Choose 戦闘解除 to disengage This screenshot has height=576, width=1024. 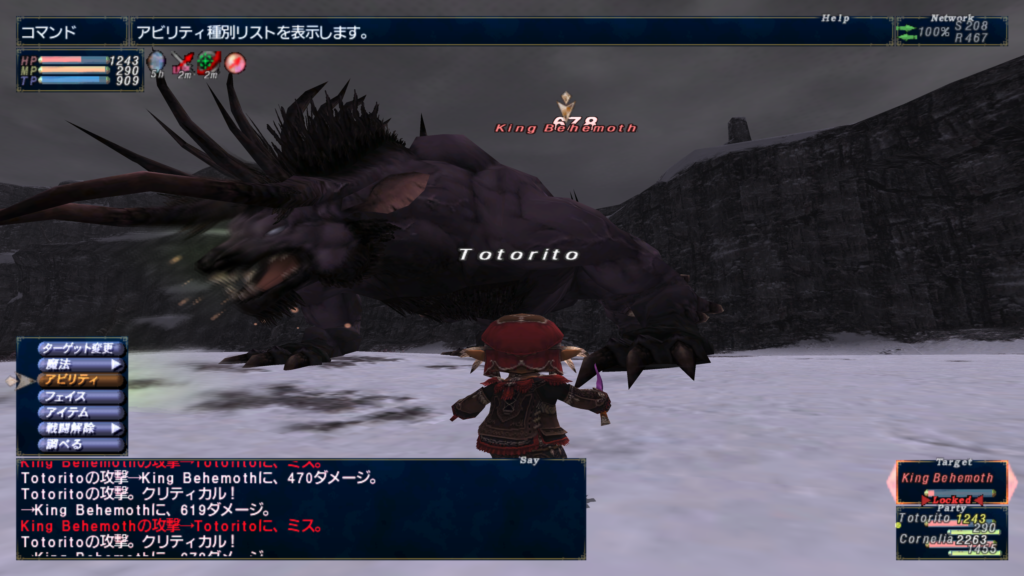click(80, 428)
